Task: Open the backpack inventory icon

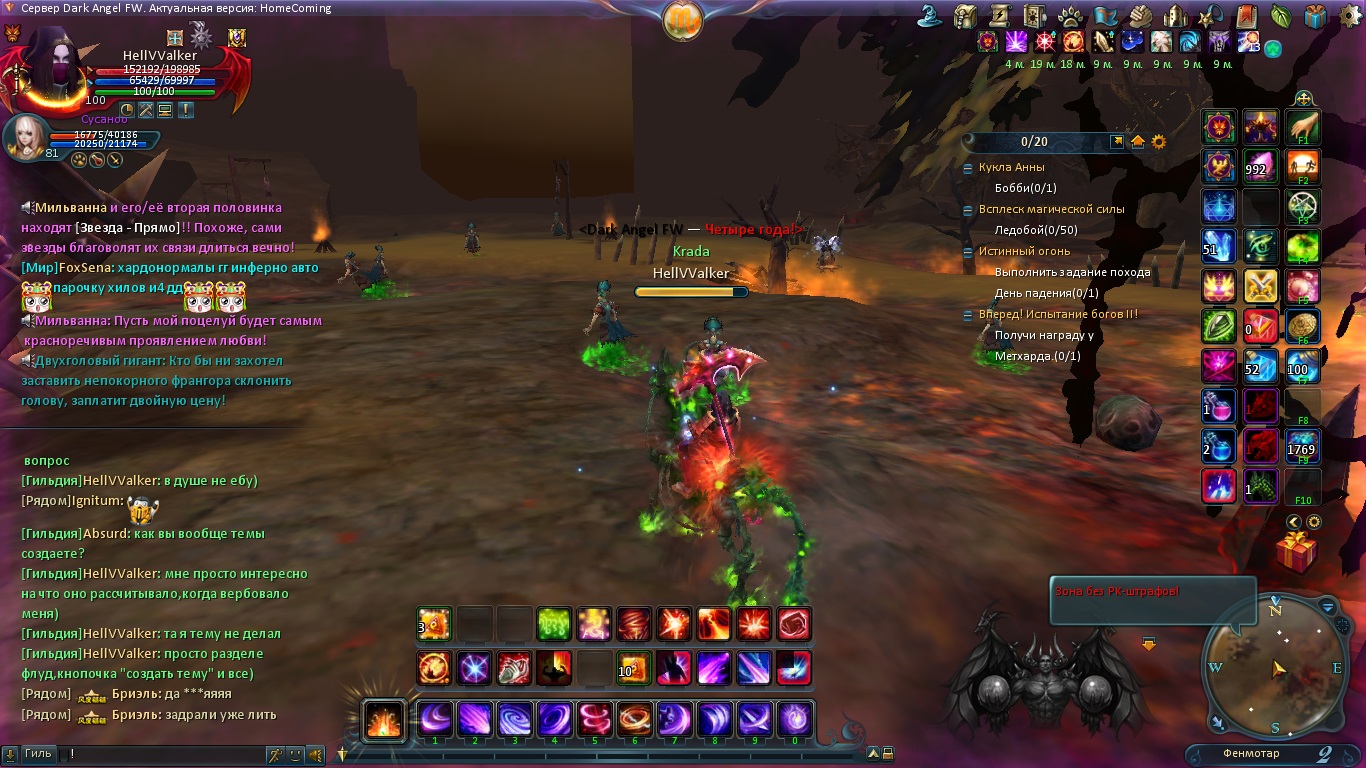Action: [966, 16]
